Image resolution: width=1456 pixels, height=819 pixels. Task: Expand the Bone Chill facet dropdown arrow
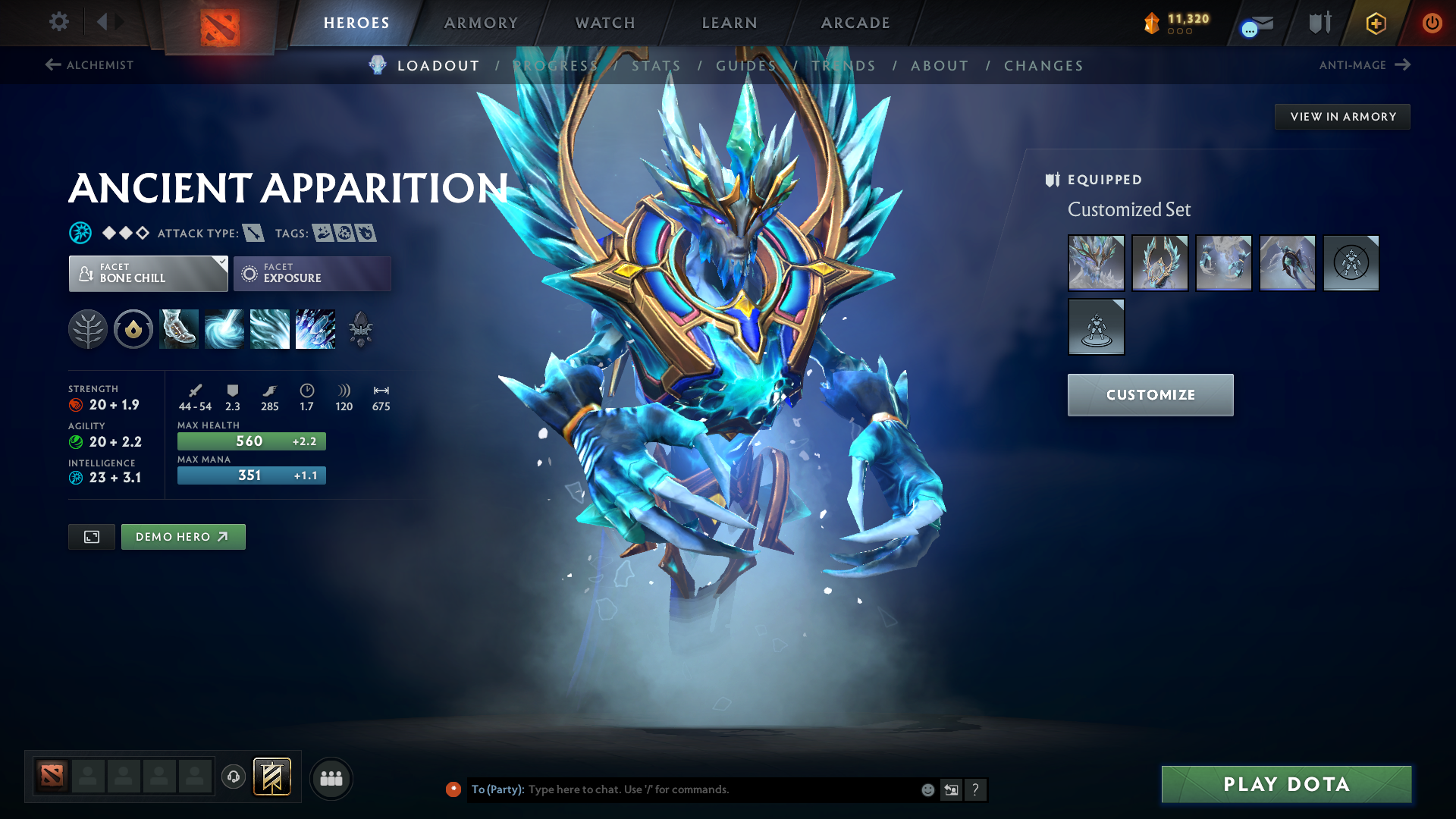(x=221, y=263)
